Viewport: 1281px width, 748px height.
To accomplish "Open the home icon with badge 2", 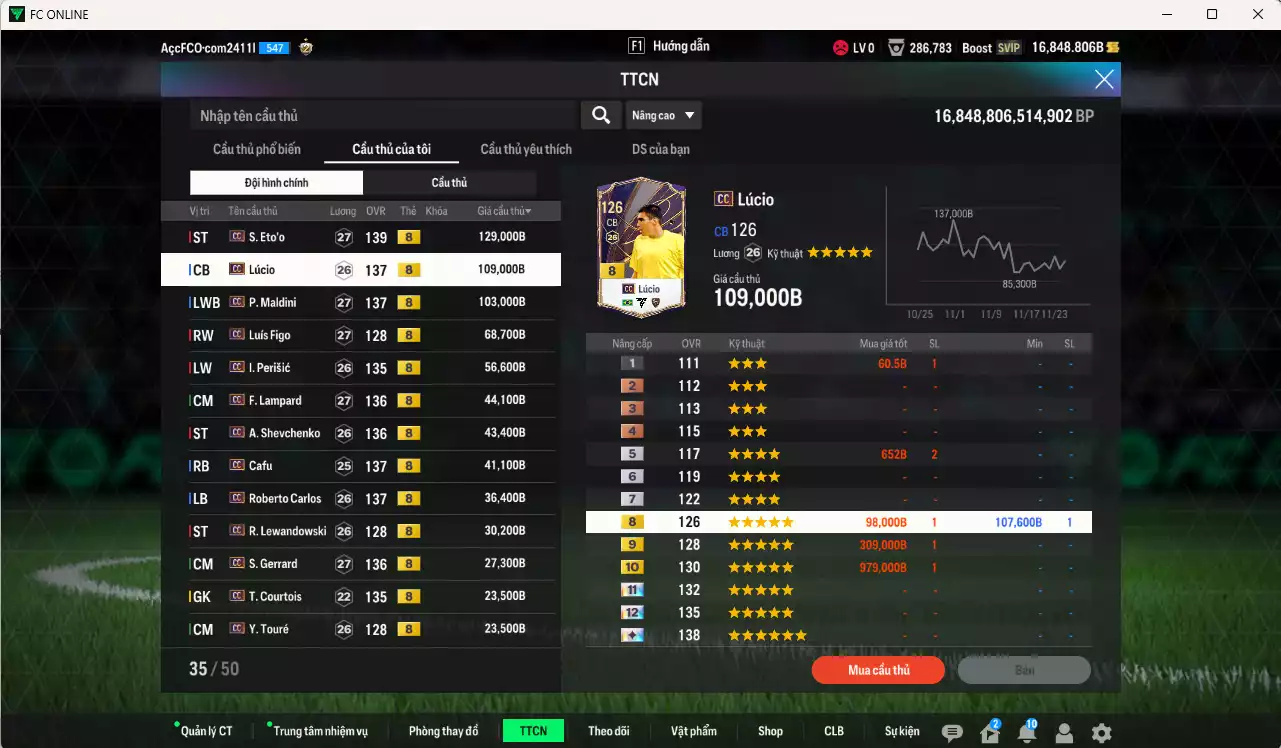I will tap(990, 733).
